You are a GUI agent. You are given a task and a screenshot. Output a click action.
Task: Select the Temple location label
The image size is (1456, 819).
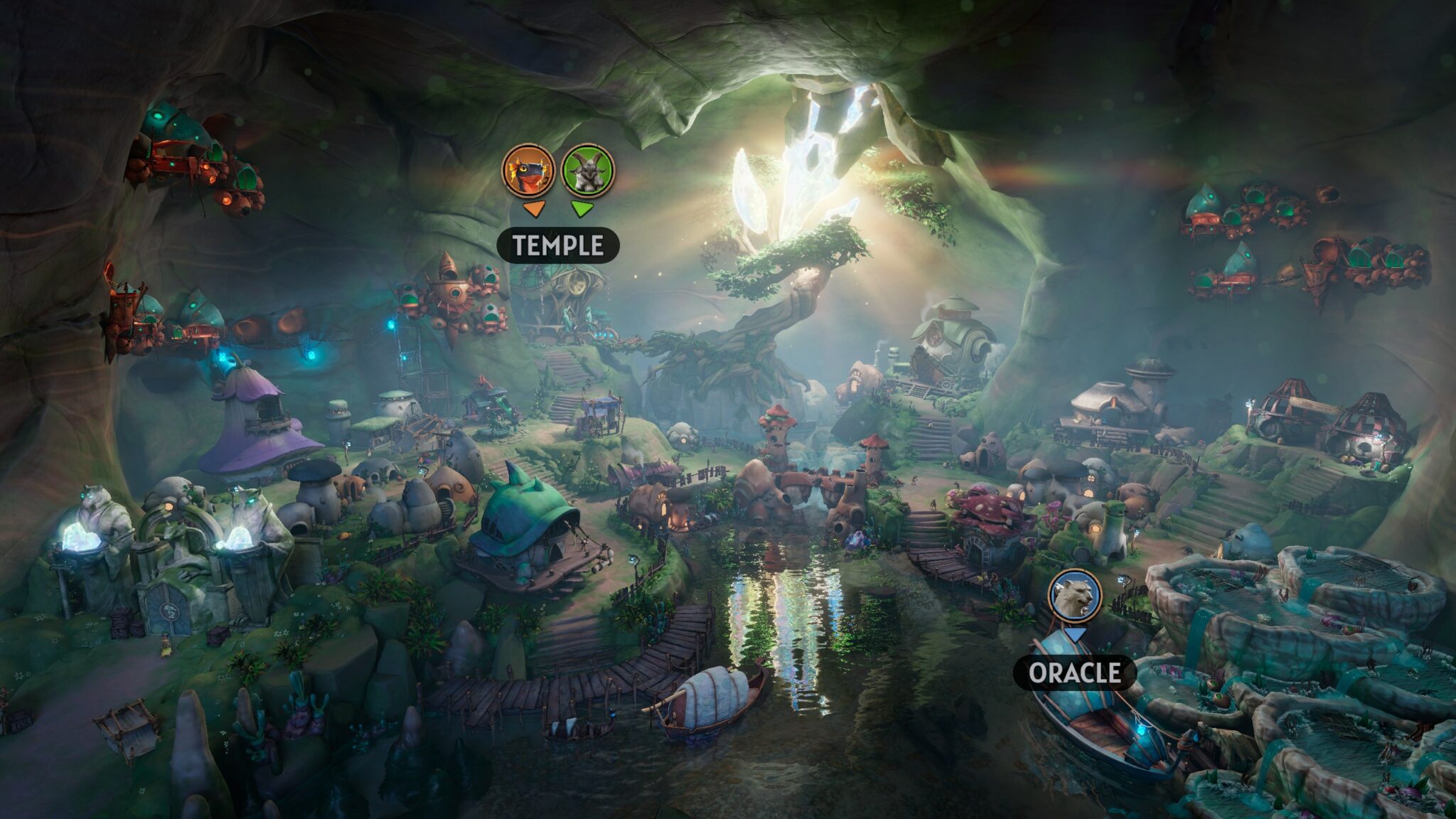[558, 246]
